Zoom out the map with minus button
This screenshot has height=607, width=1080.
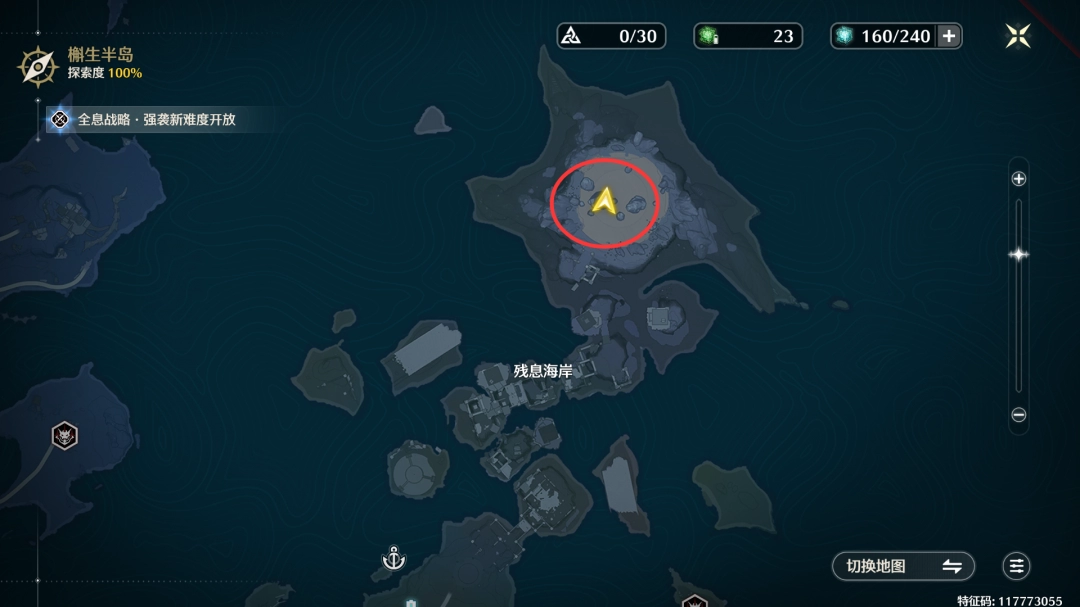pyautogui.click(x=1018, y=415)
